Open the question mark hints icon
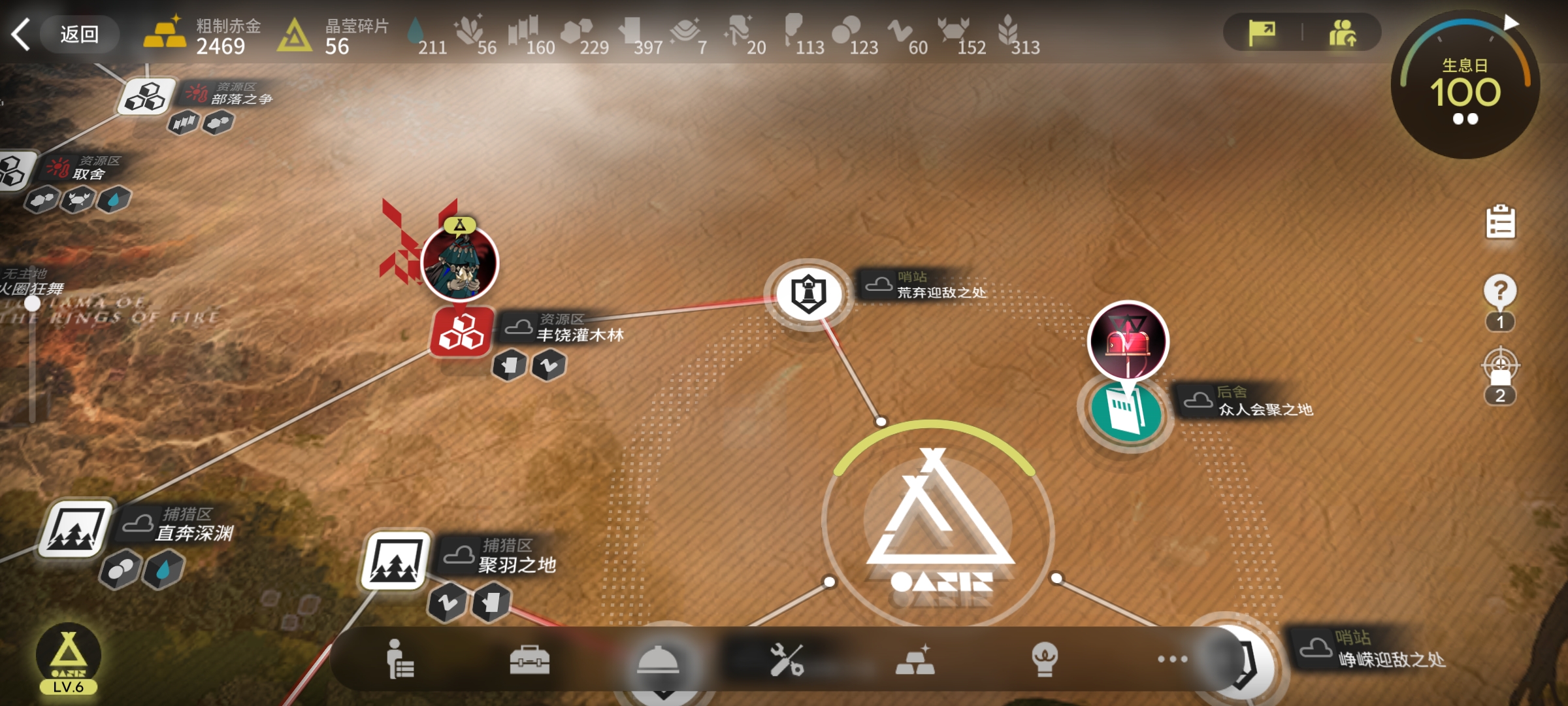Image resolution: width=1568 pixels, height=706 pixels. (1500, 291)
